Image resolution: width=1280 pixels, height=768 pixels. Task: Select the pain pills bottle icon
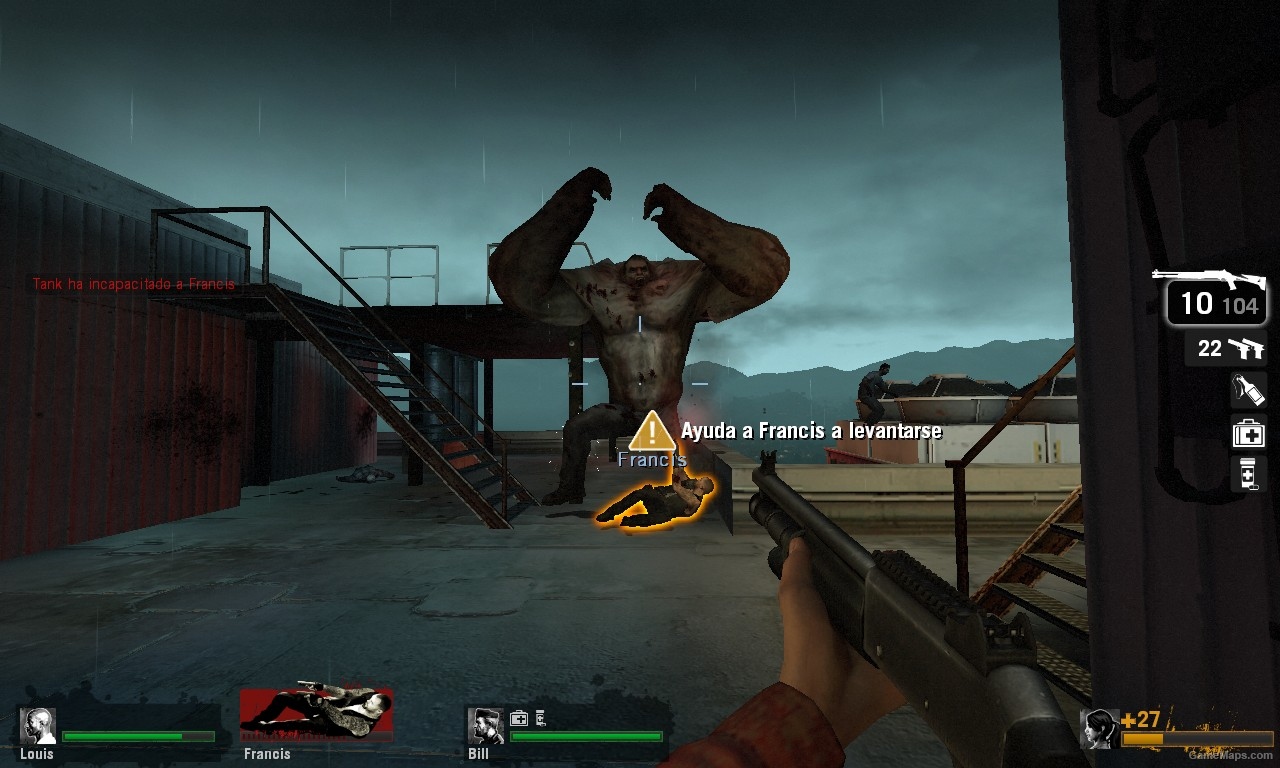tap(1249, 474)
